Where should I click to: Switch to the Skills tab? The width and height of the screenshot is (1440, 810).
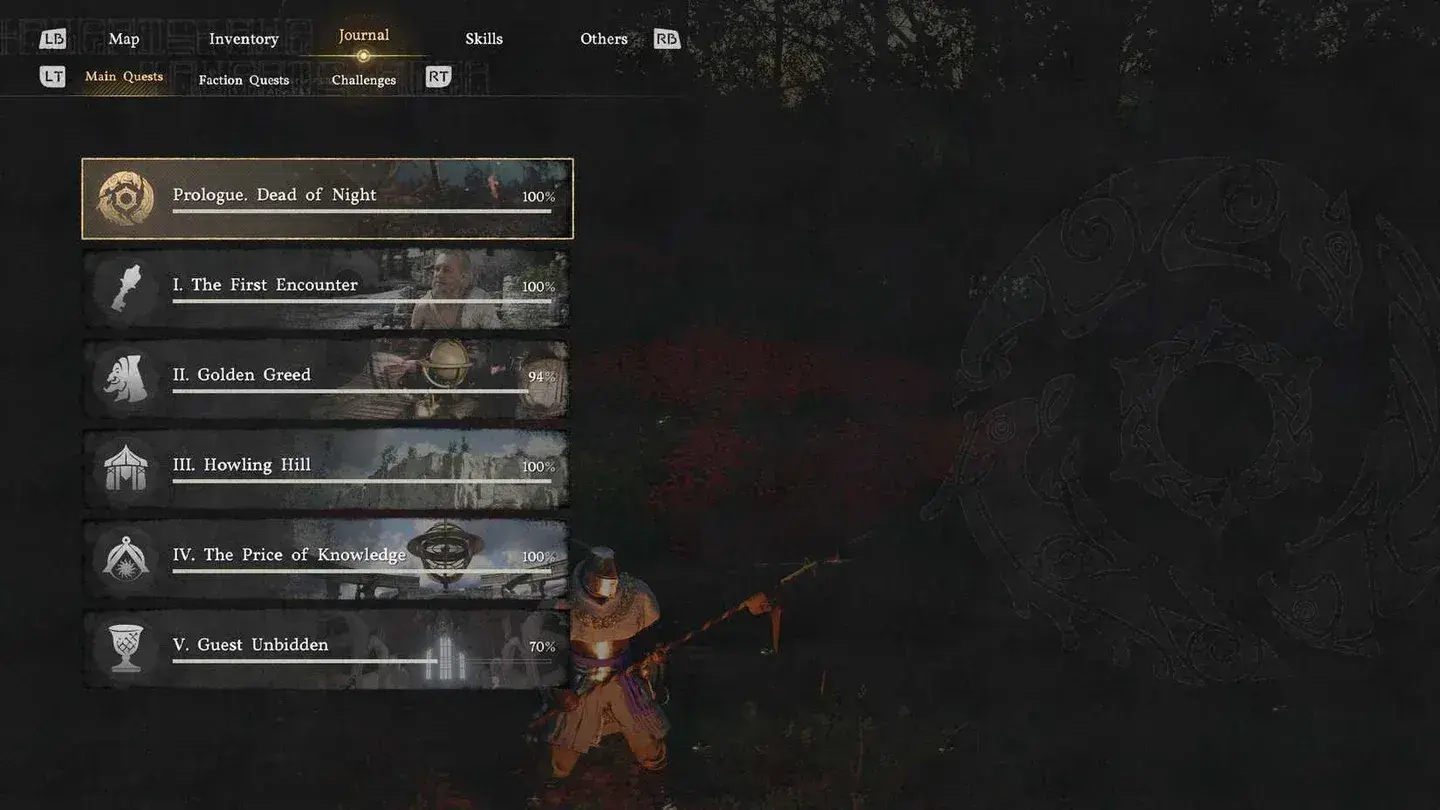pyautogui.click(x=484, y=38)
